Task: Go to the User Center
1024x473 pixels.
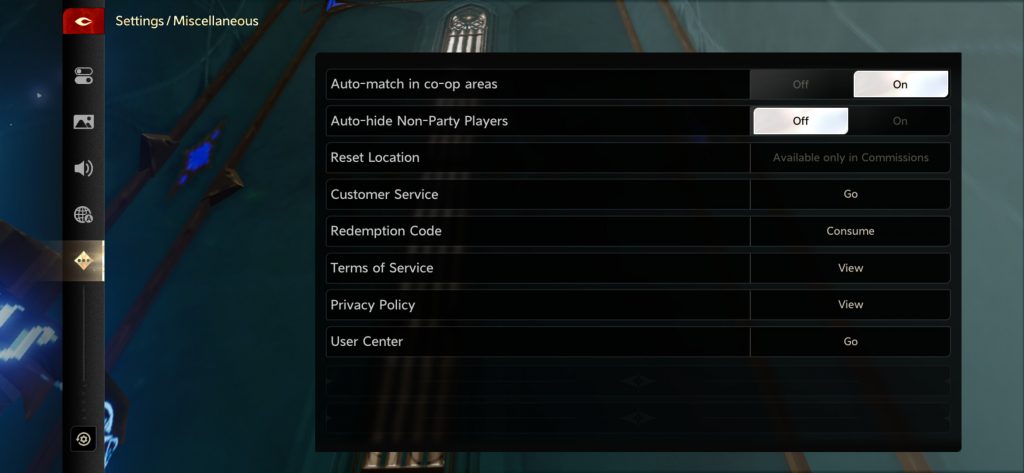Action: coord(850,341)
